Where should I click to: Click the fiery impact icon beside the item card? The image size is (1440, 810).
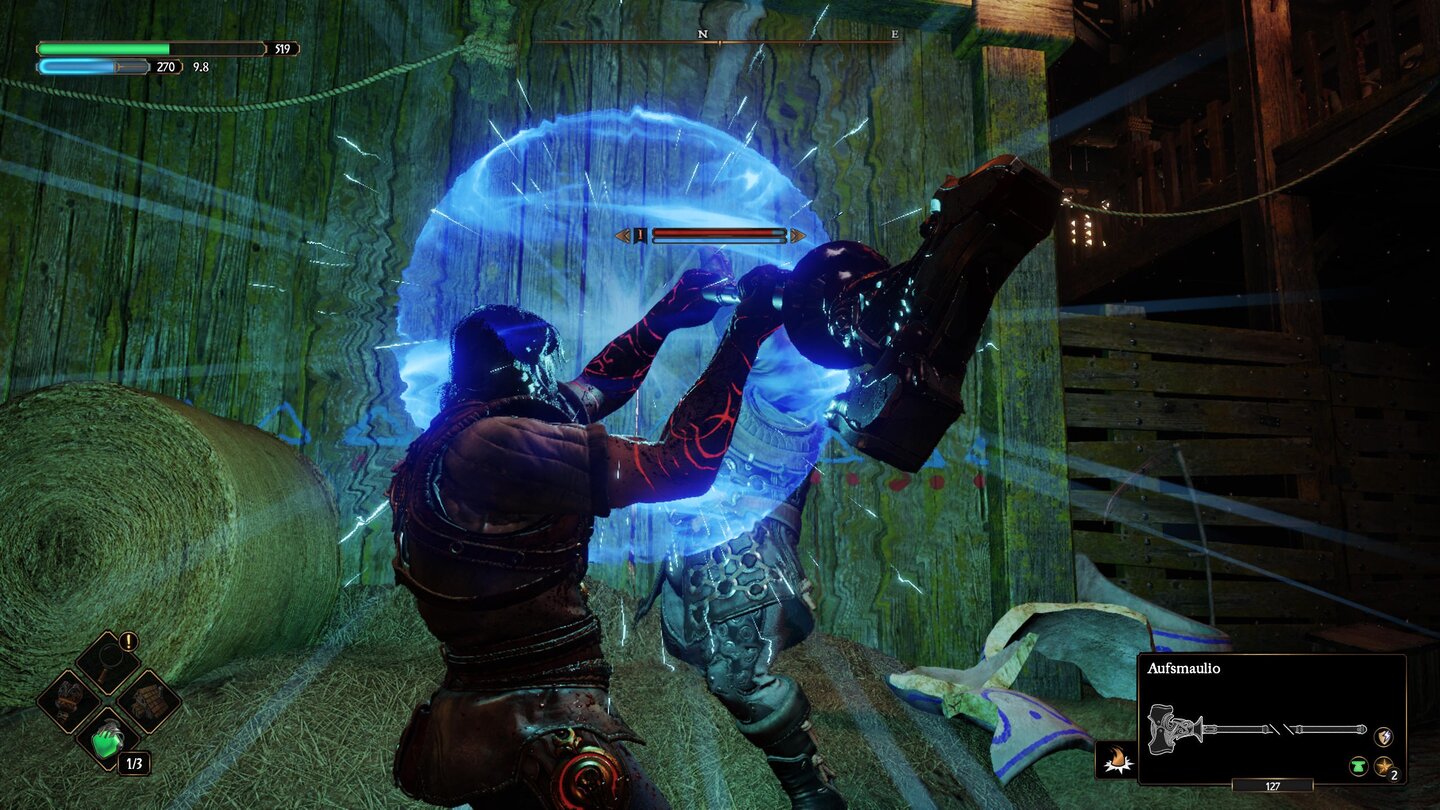pos(1118,758)
